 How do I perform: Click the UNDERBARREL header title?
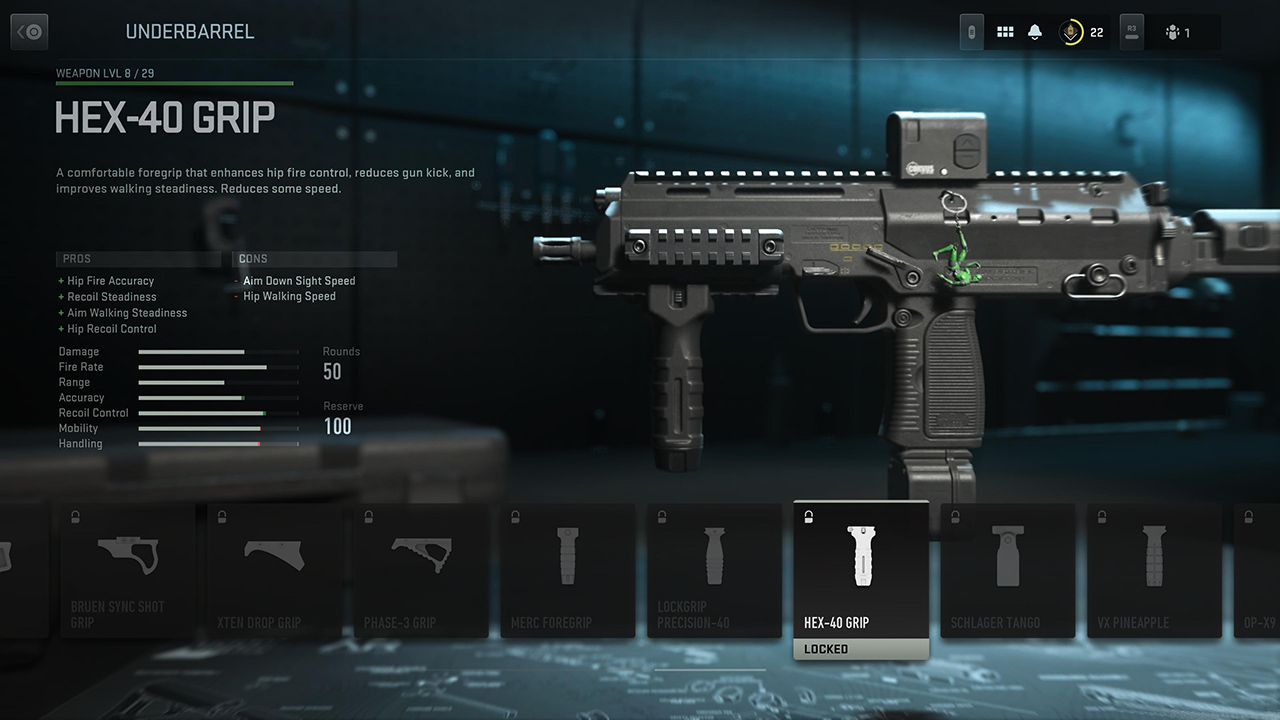(190, 31)
